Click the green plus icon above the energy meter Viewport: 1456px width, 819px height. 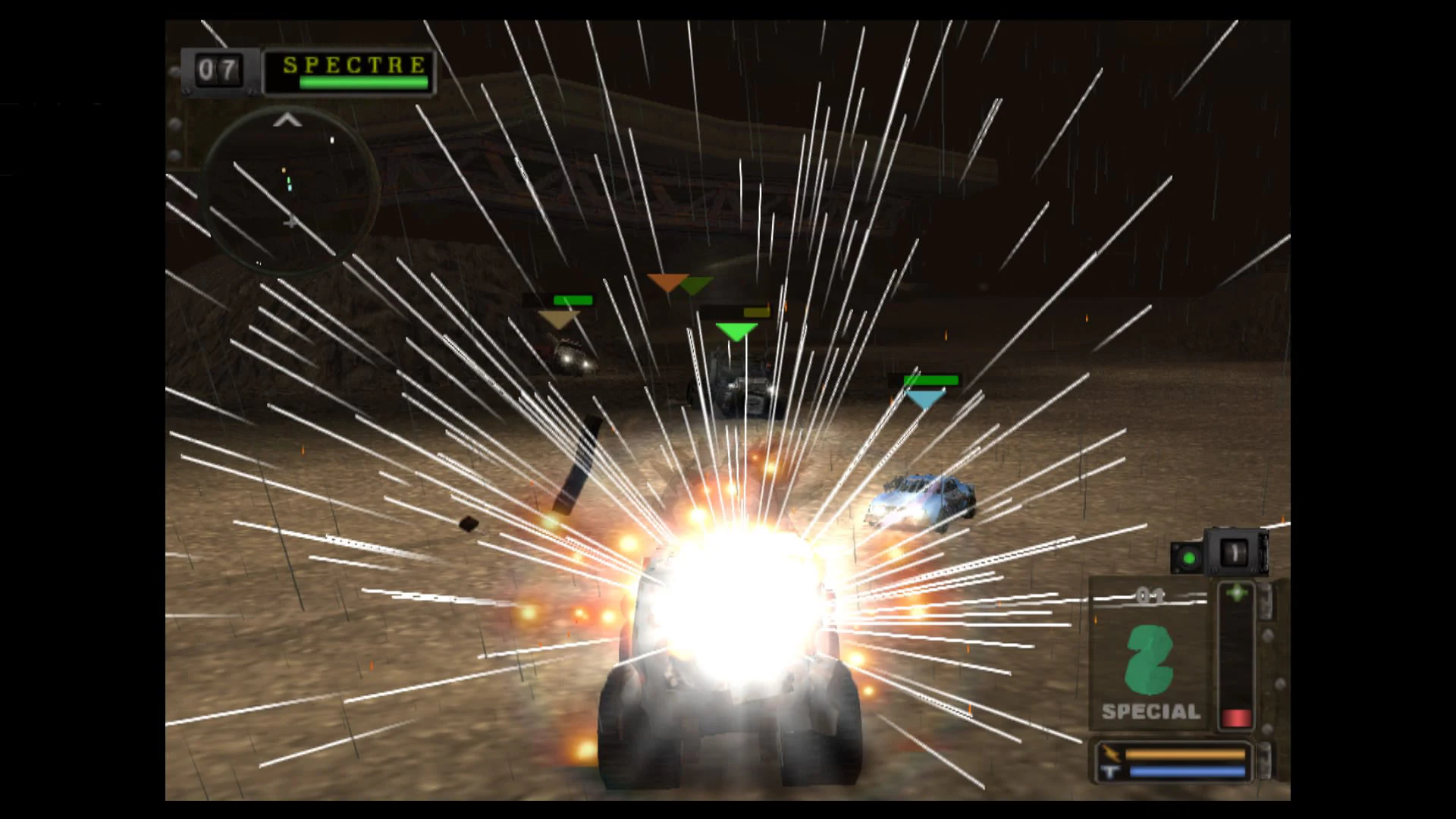point(1237,591)
